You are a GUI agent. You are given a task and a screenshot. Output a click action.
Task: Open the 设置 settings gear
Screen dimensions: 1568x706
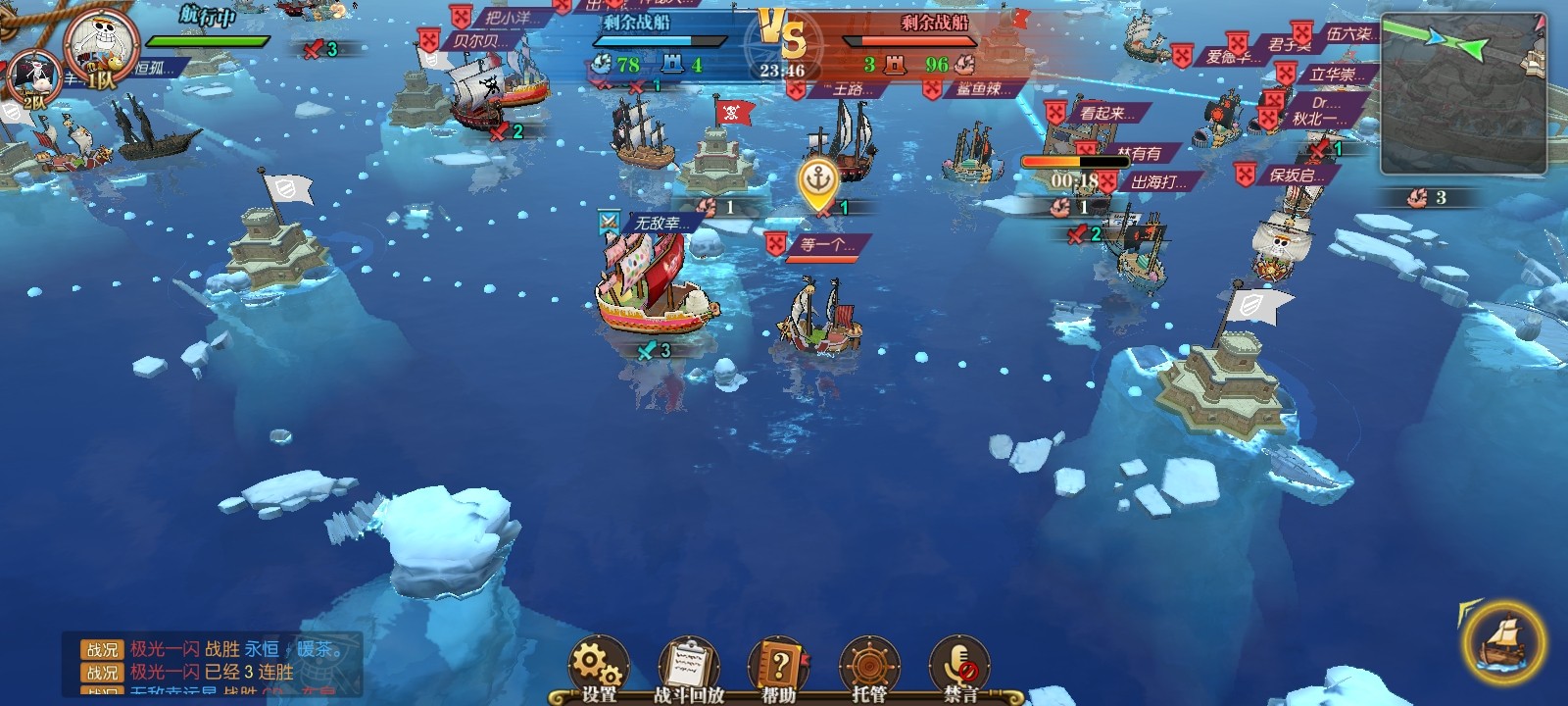tap(599, 669)
